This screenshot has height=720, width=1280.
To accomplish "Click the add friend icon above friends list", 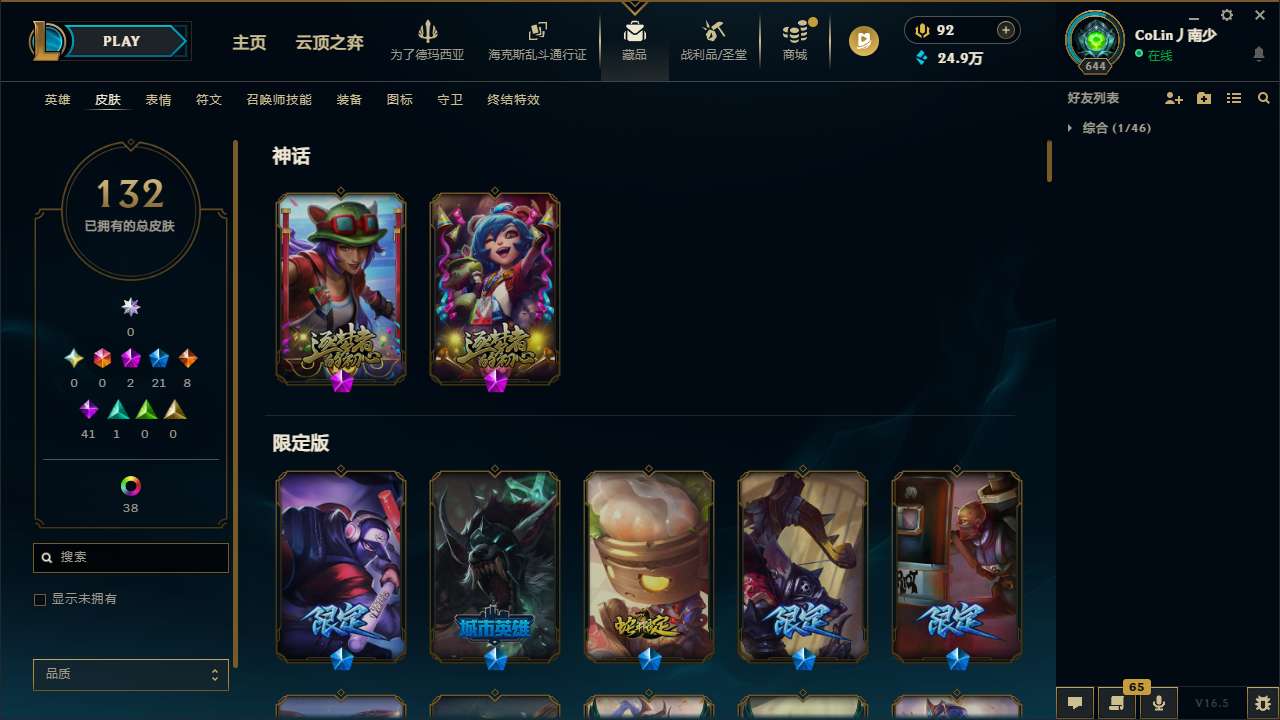I will point(1174,98).
